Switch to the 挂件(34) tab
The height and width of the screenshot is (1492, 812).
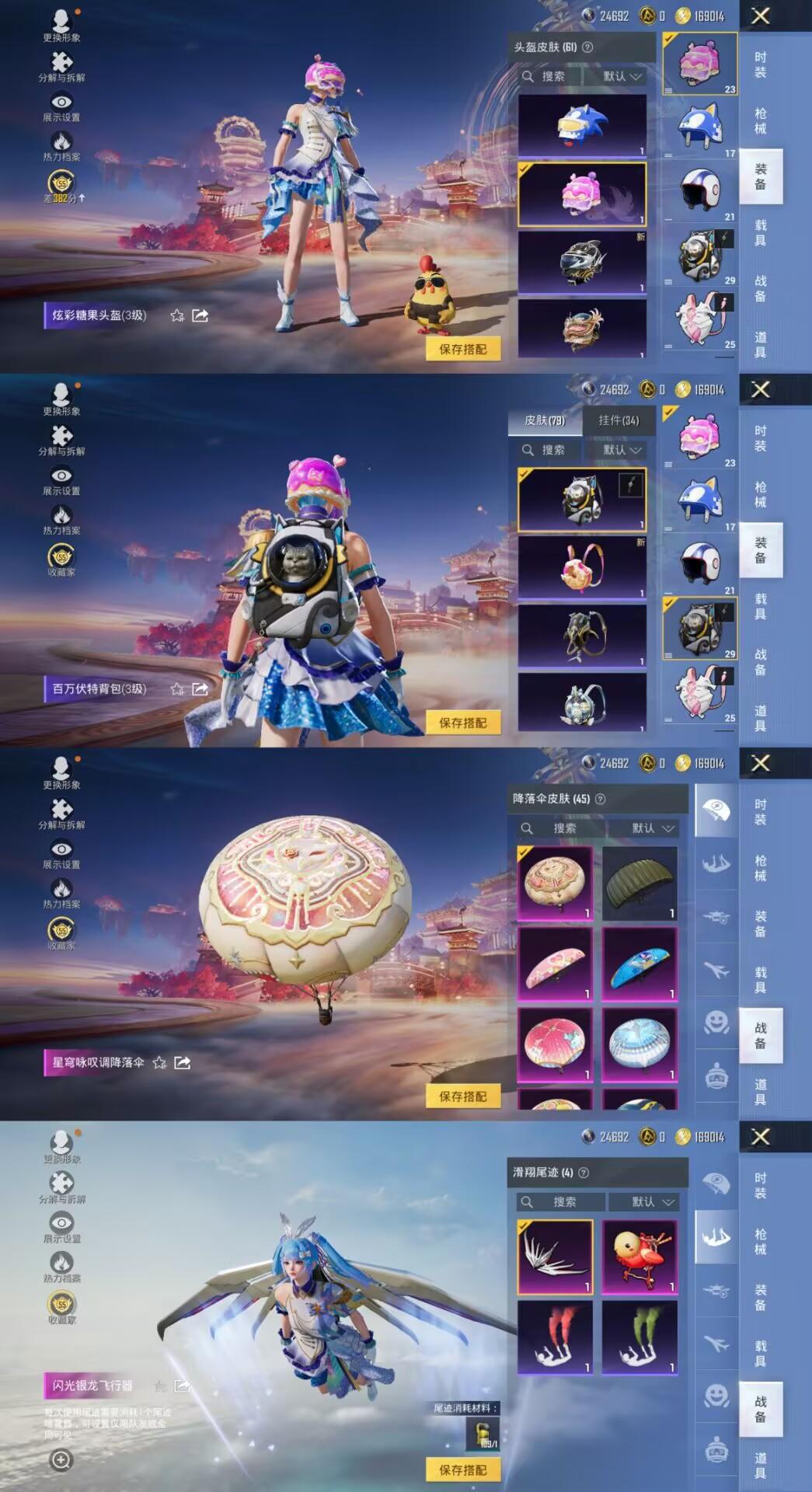[x=619, y=420]
